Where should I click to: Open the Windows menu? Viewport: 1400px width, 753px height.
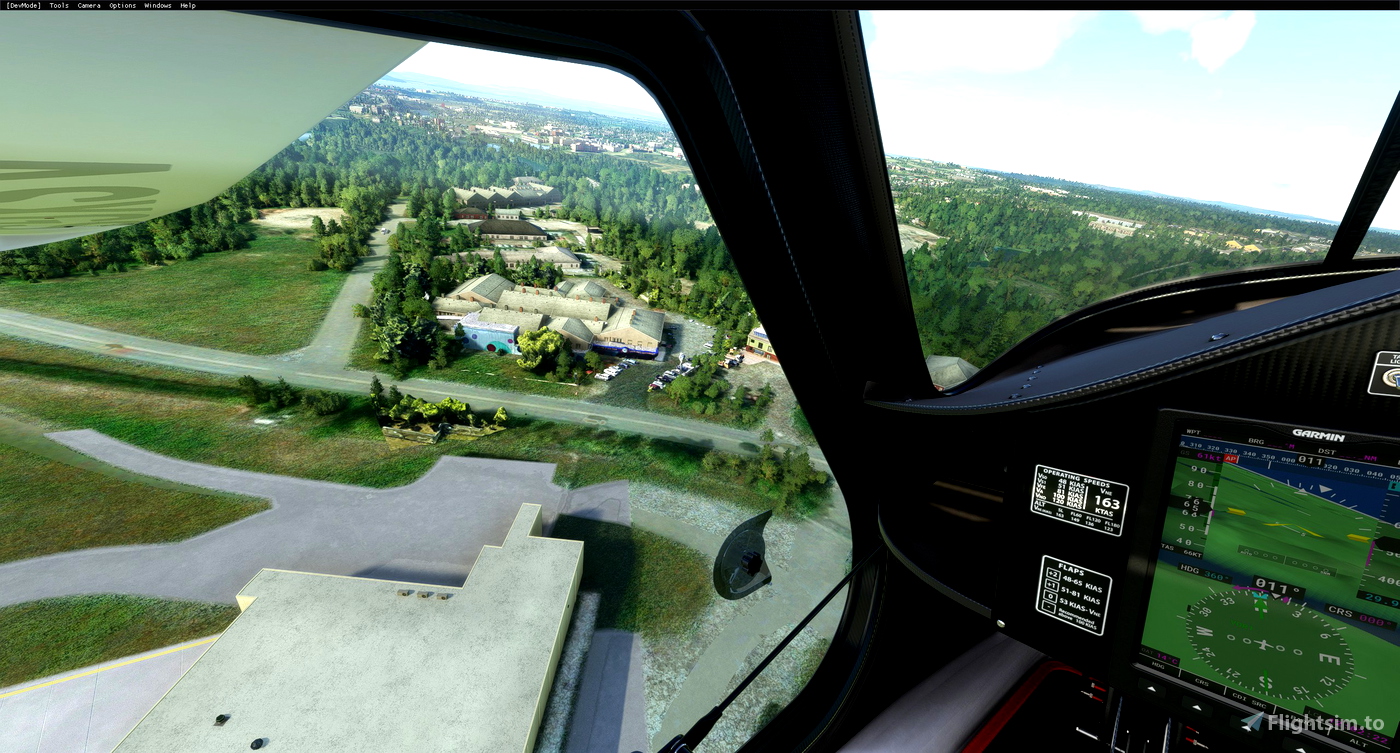coord(157,5)
